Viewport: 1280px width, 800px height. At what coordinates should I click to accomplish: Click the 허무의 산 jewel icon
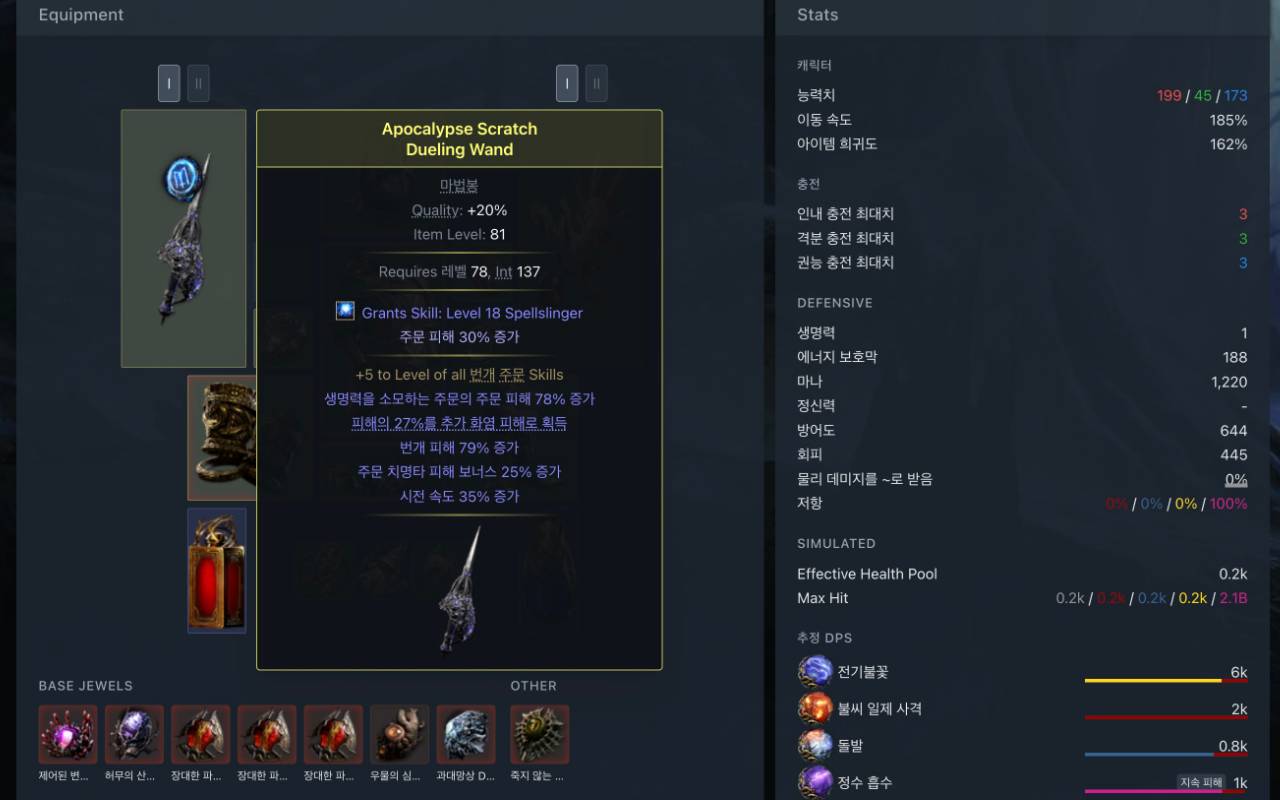click(x=133, y=733)
